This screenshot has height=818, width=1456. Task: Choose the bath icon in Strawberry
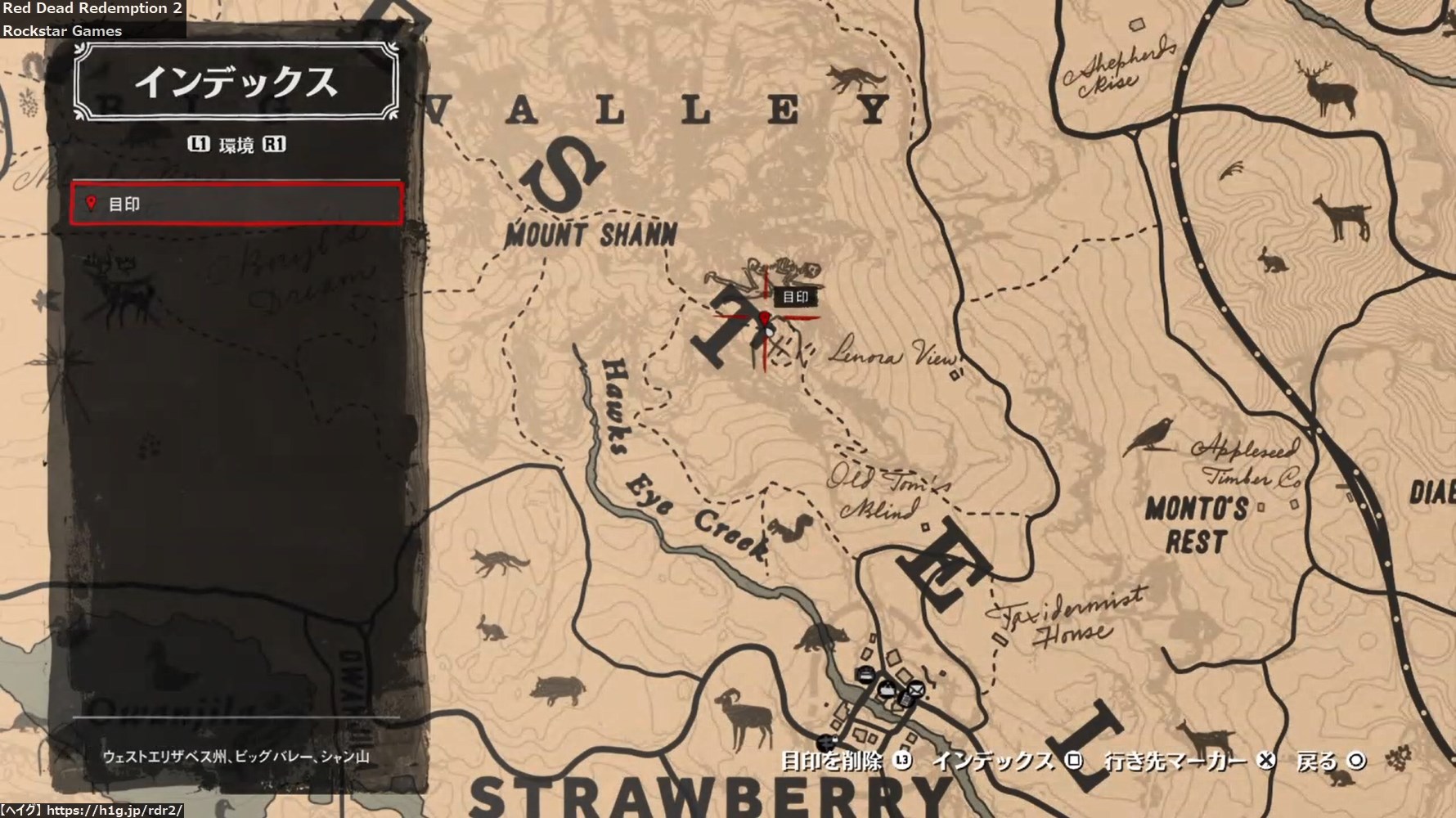tap(885, 689)
